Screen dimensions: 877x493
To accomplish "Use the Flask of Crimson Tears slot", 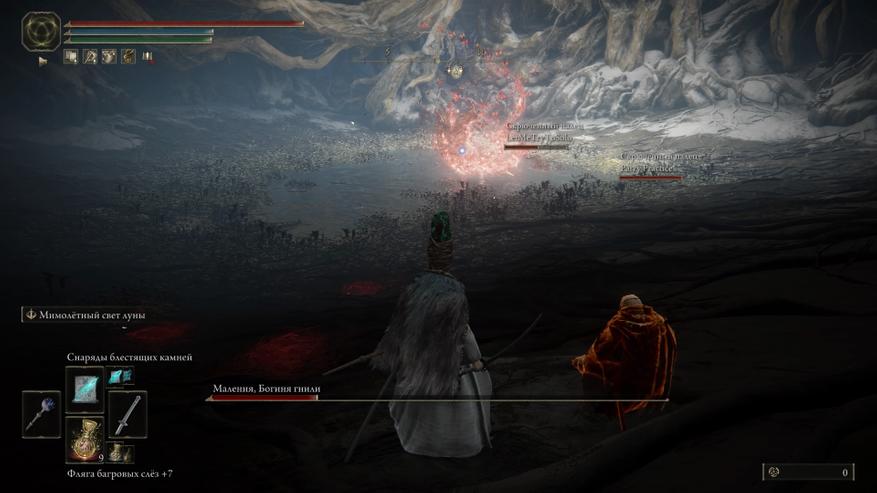I will coord(85,440).
